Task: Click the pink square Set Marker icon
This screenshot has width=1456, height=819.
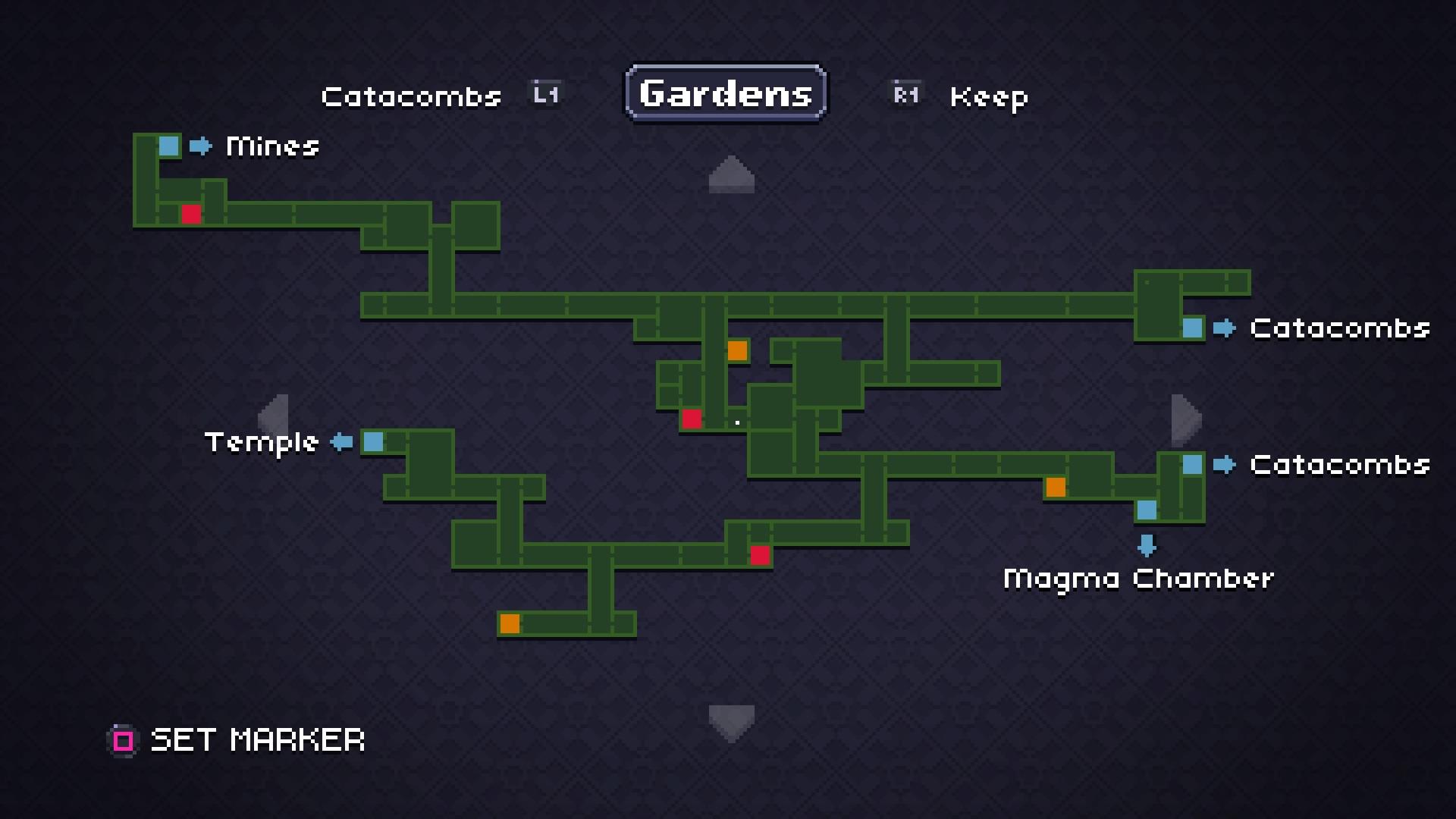Action: pos(122,739)
